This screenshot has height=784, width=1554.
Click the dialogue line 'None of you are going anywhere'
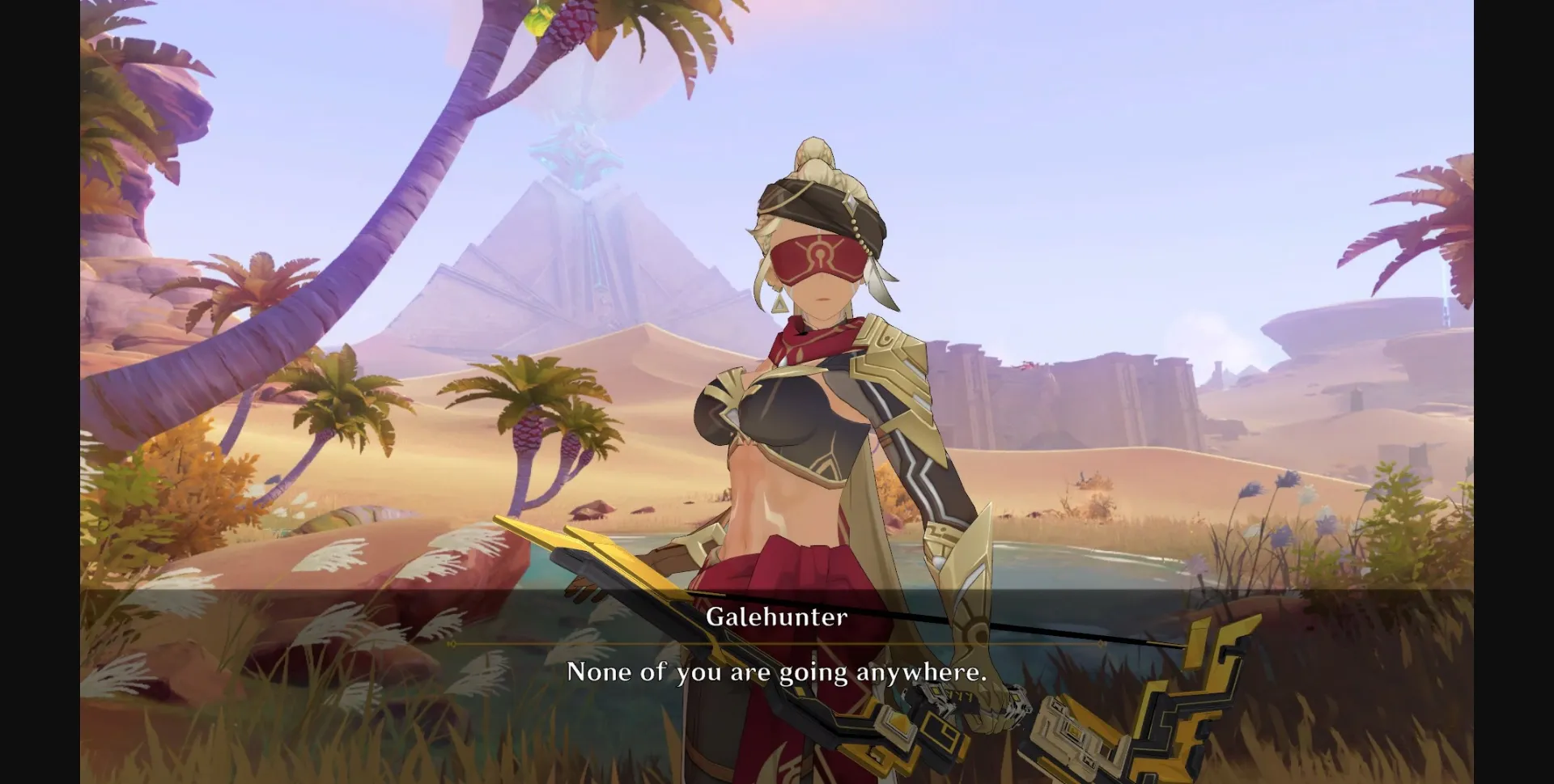pos(775,672)
